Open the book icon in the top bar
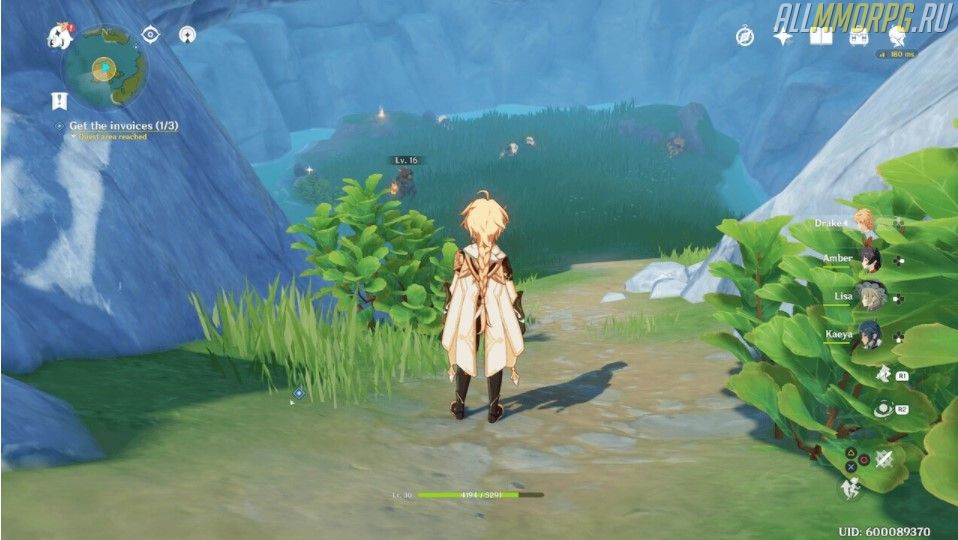The image size is (958, 540). (x=821, y=37)
